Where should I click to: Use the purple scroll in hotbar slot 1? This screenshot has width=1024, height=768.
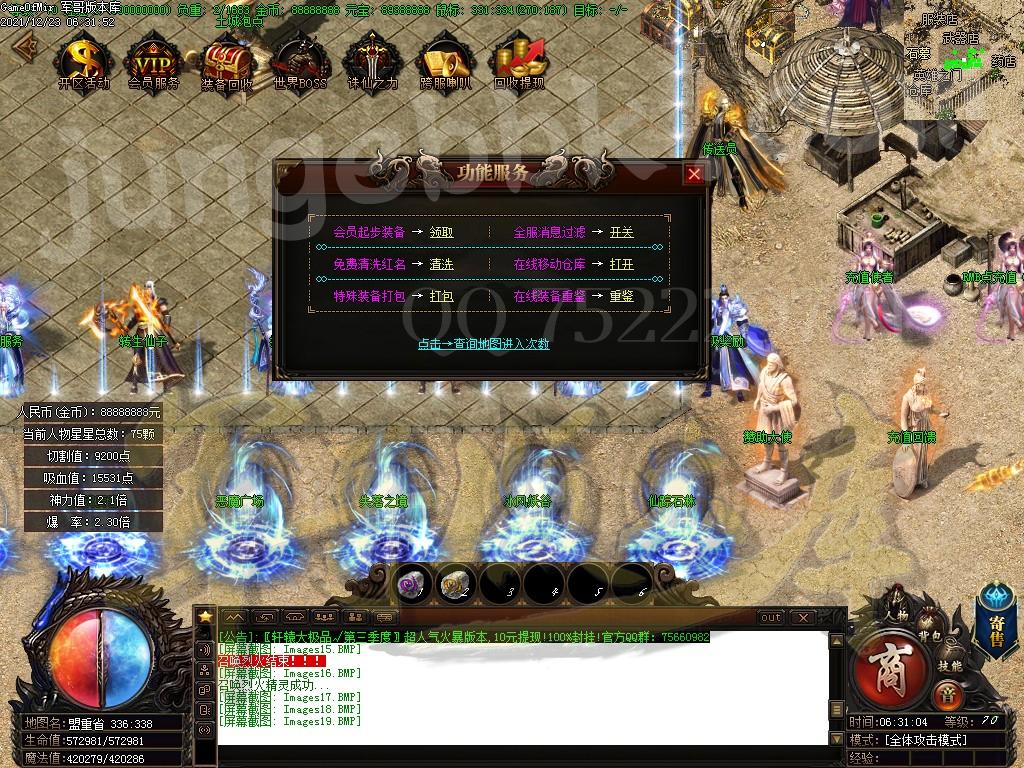pos(410,584)
